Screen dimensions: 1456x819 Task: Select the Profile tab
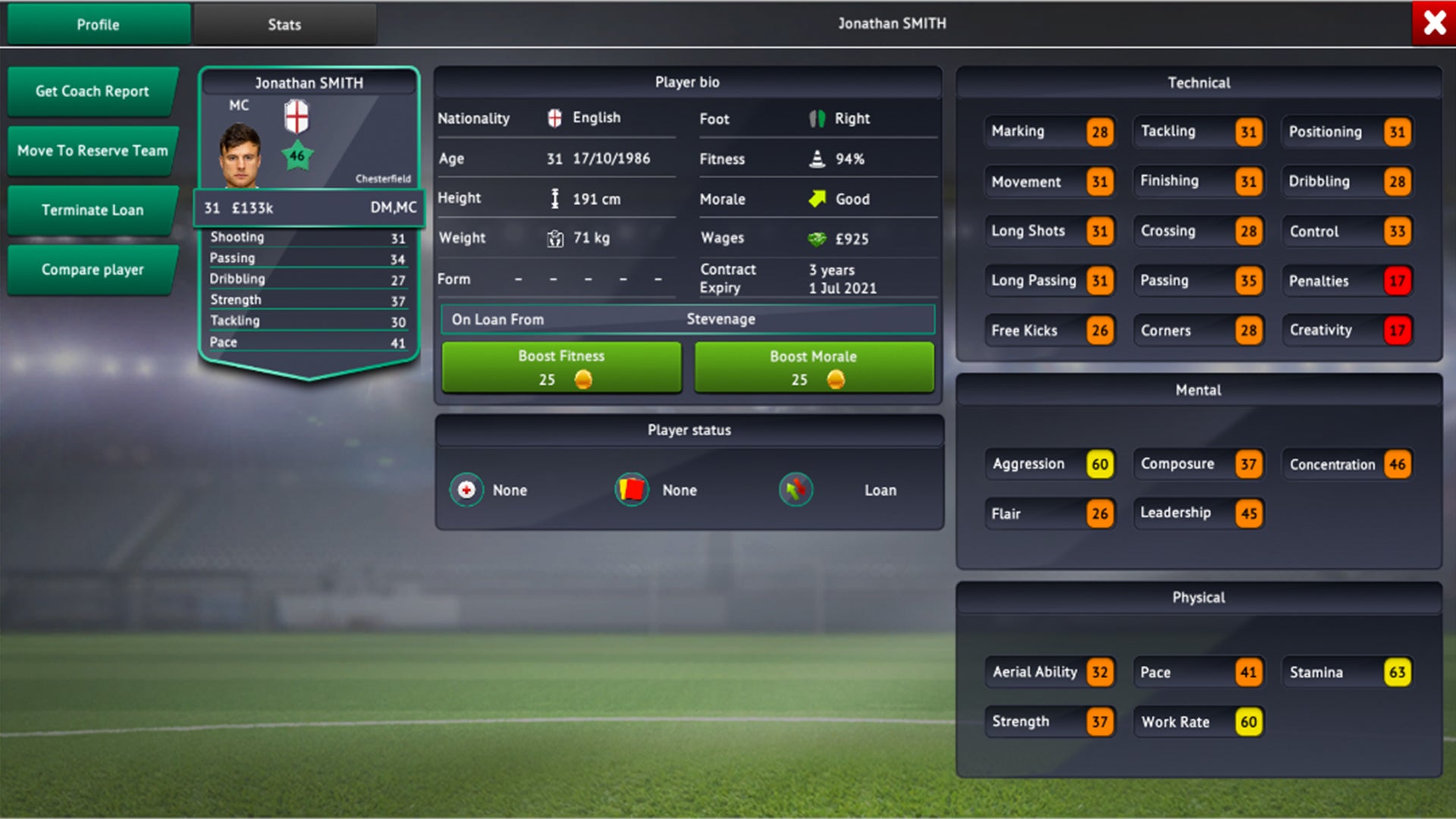(x=97, y=24)
